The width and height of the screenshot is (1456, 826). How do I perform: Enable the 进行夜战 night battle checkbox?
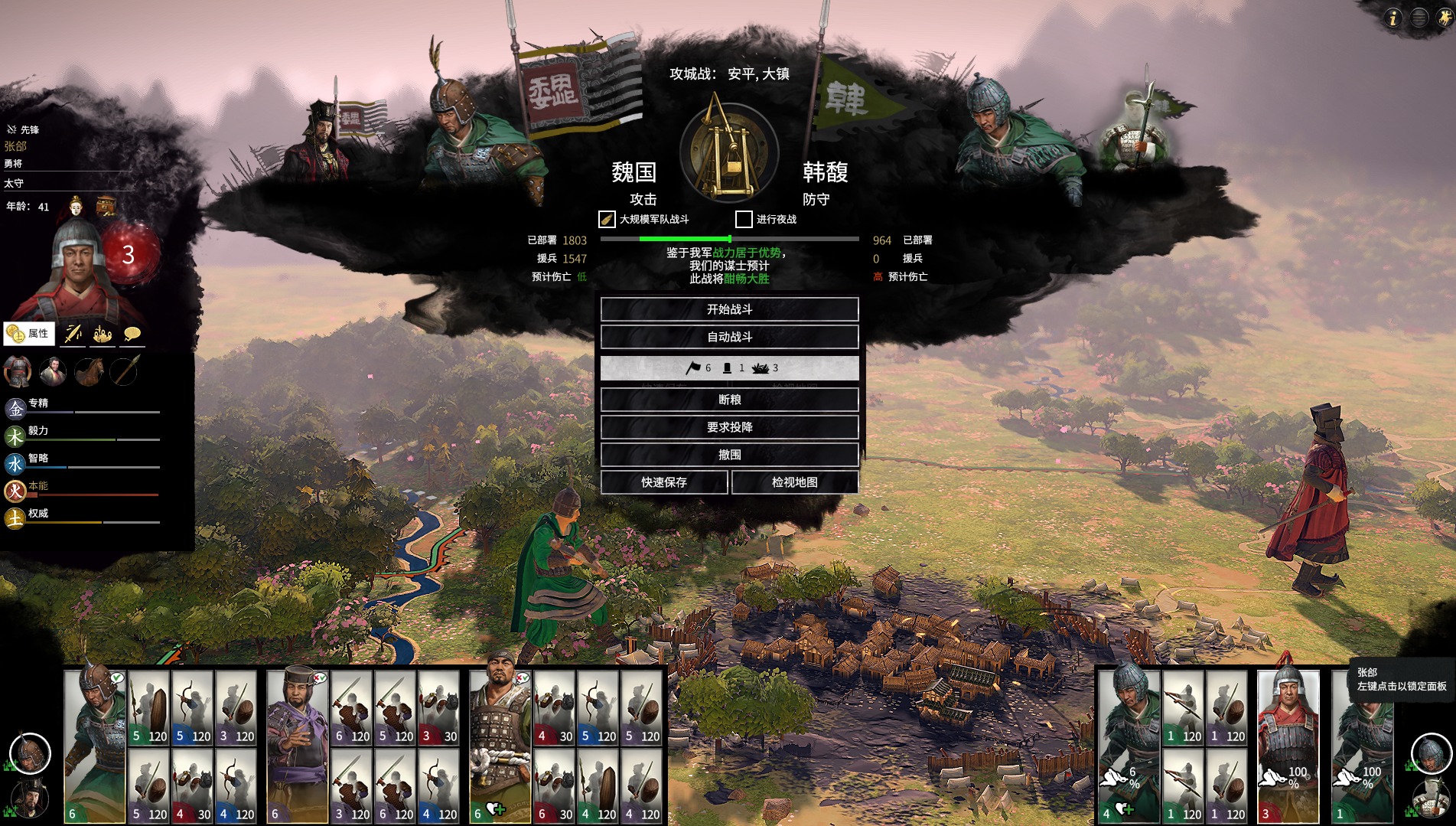pos(744,220)
